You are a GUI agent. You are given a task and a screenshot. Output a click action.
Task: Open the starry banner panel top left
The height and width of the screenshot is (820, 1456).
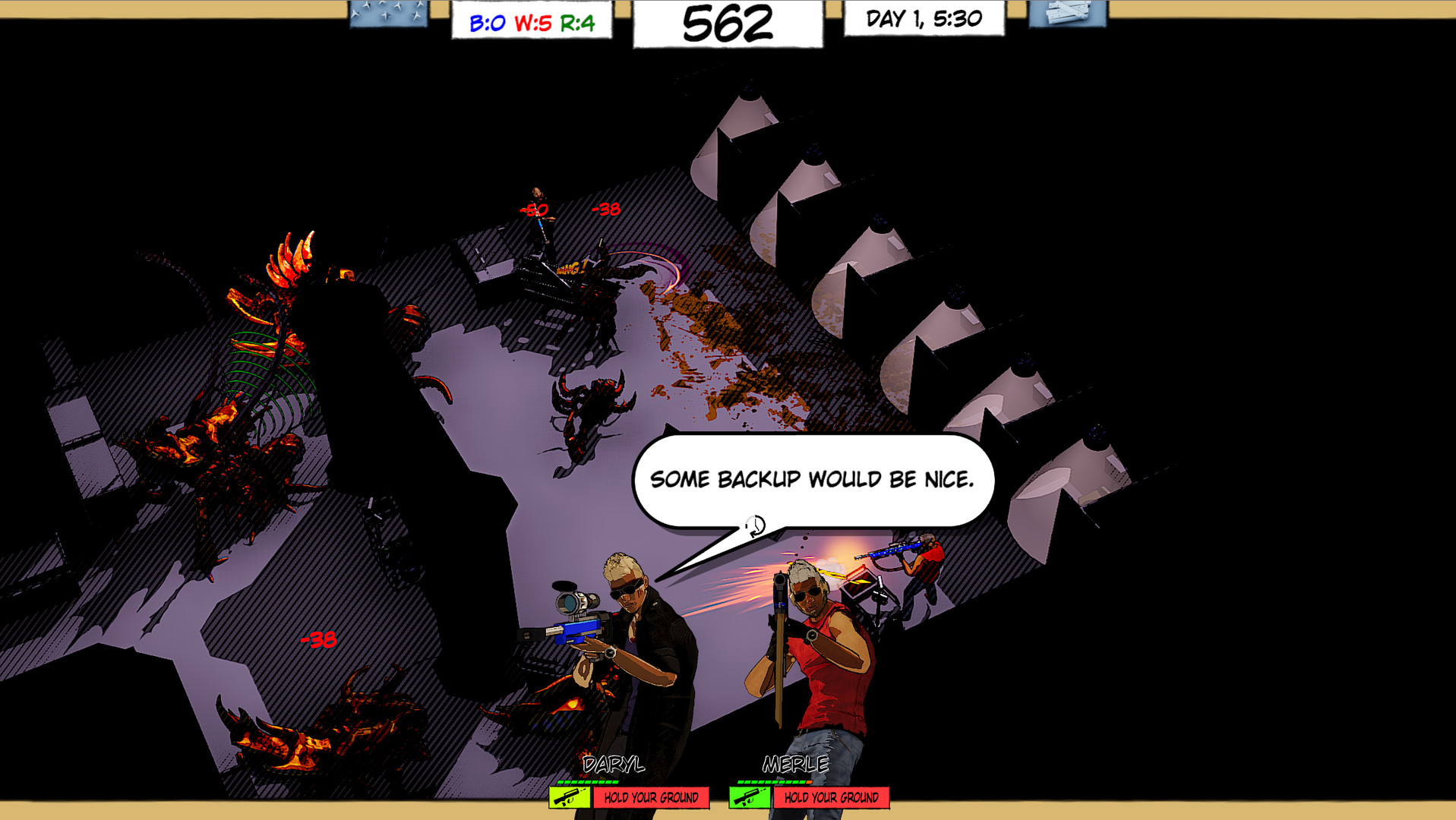coord(388,16)
